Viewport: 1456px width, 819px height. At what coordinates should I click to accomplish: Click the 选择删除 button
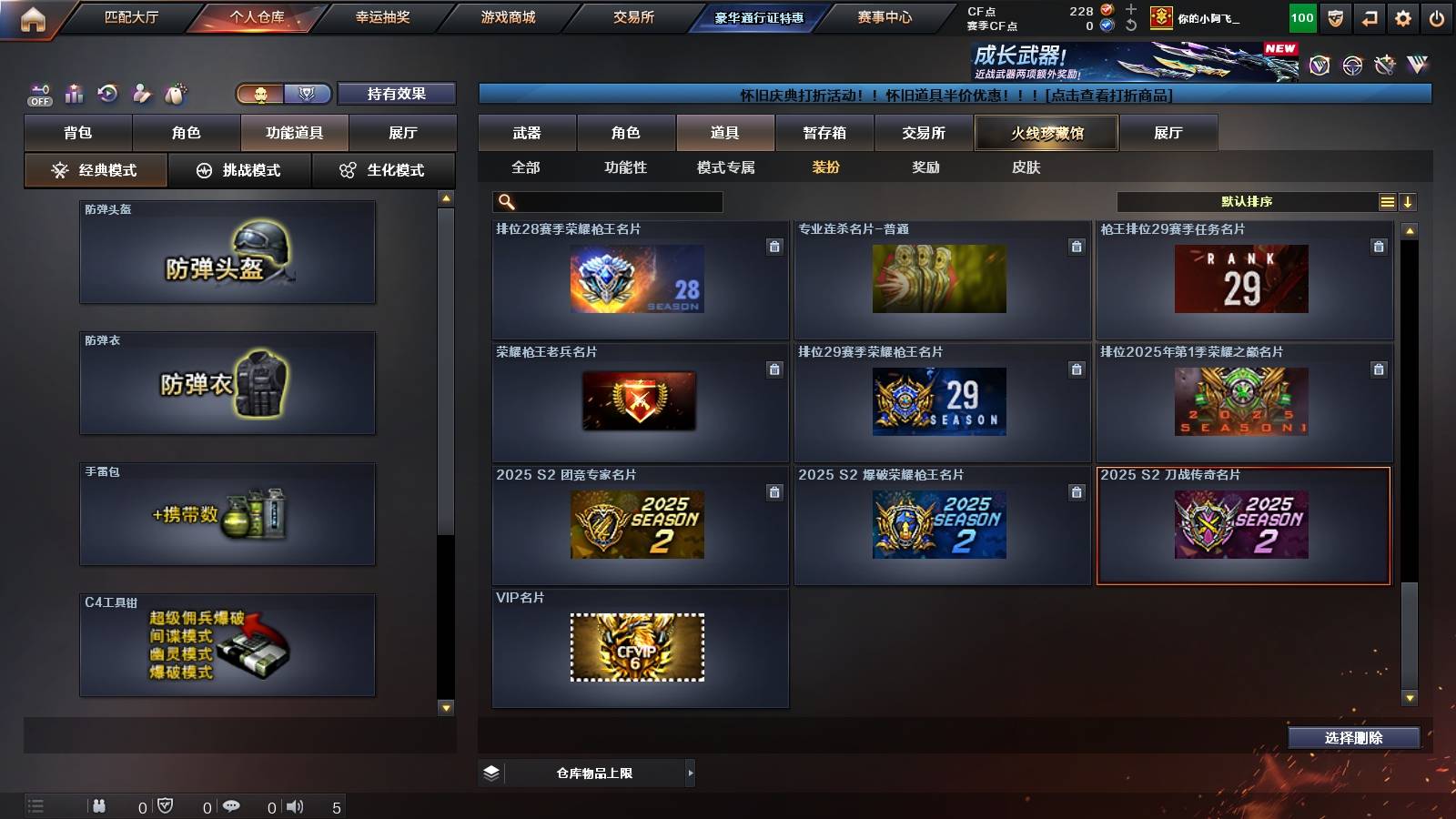tap(1353, 738)
